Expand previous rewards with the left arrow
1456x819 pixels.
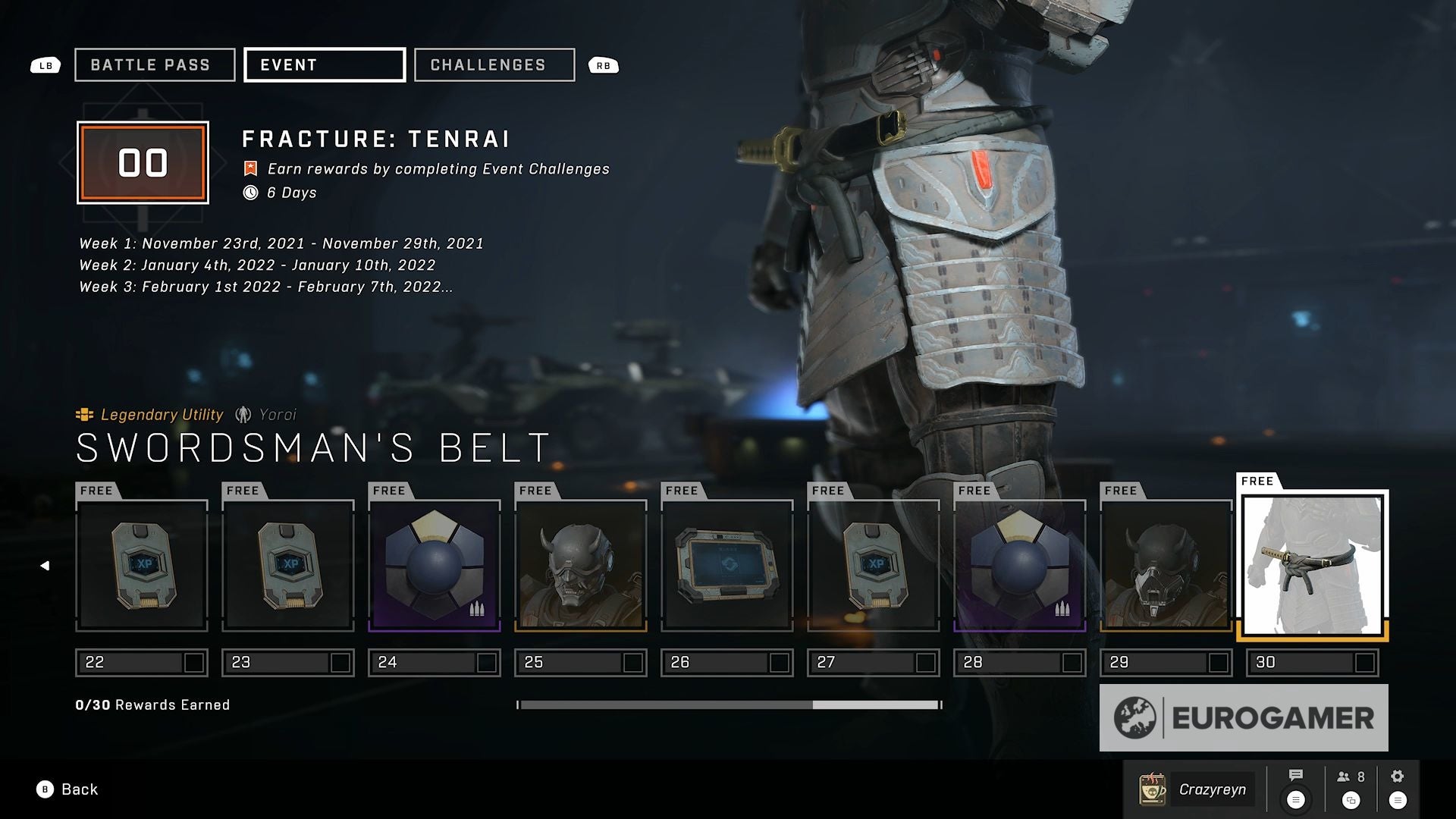click(x=45, y=564)
